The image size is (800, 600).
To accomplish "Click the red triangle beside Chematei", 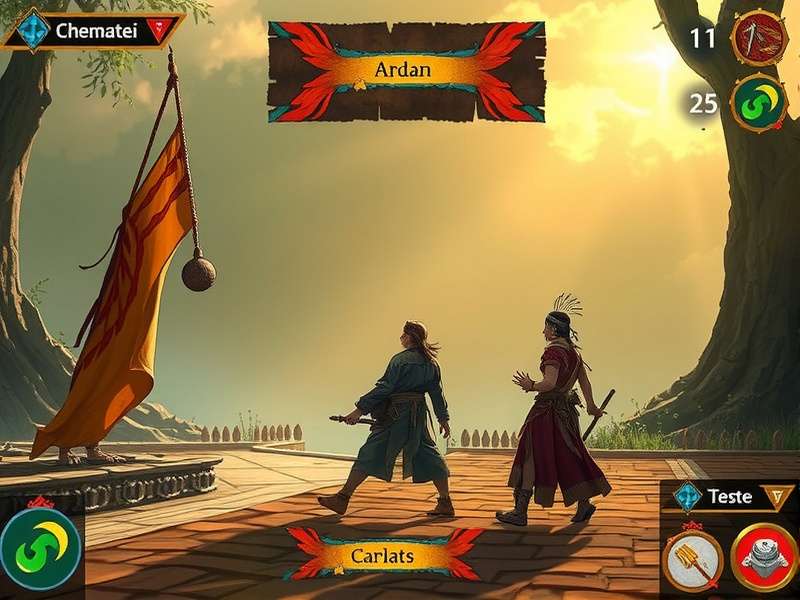I will pyautogui.click(x=152, y=30).
